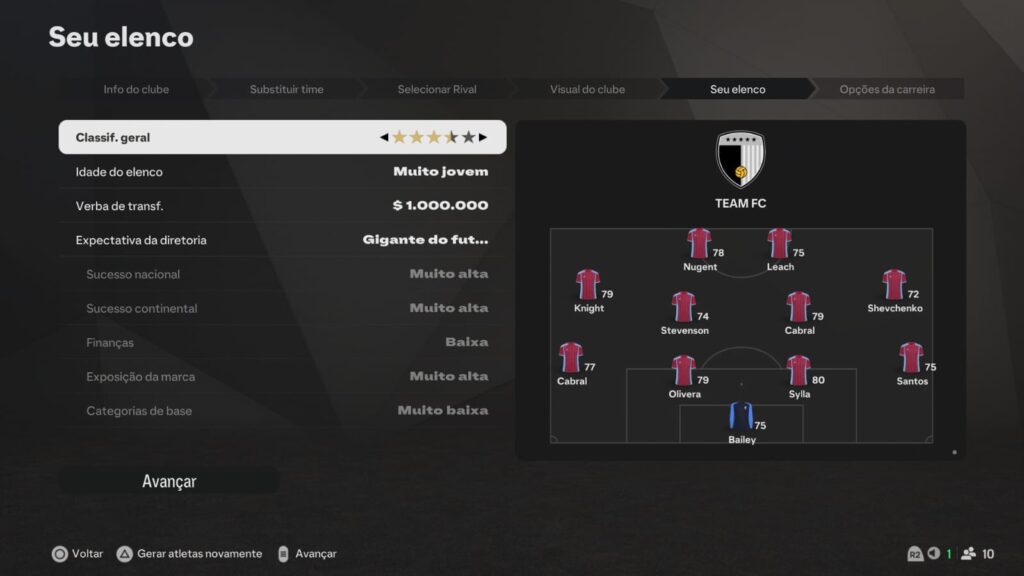Click the Avançar button below the list
Image resolution: width=1024 pixels, height=576 pixels.
(x=169, y=481)
